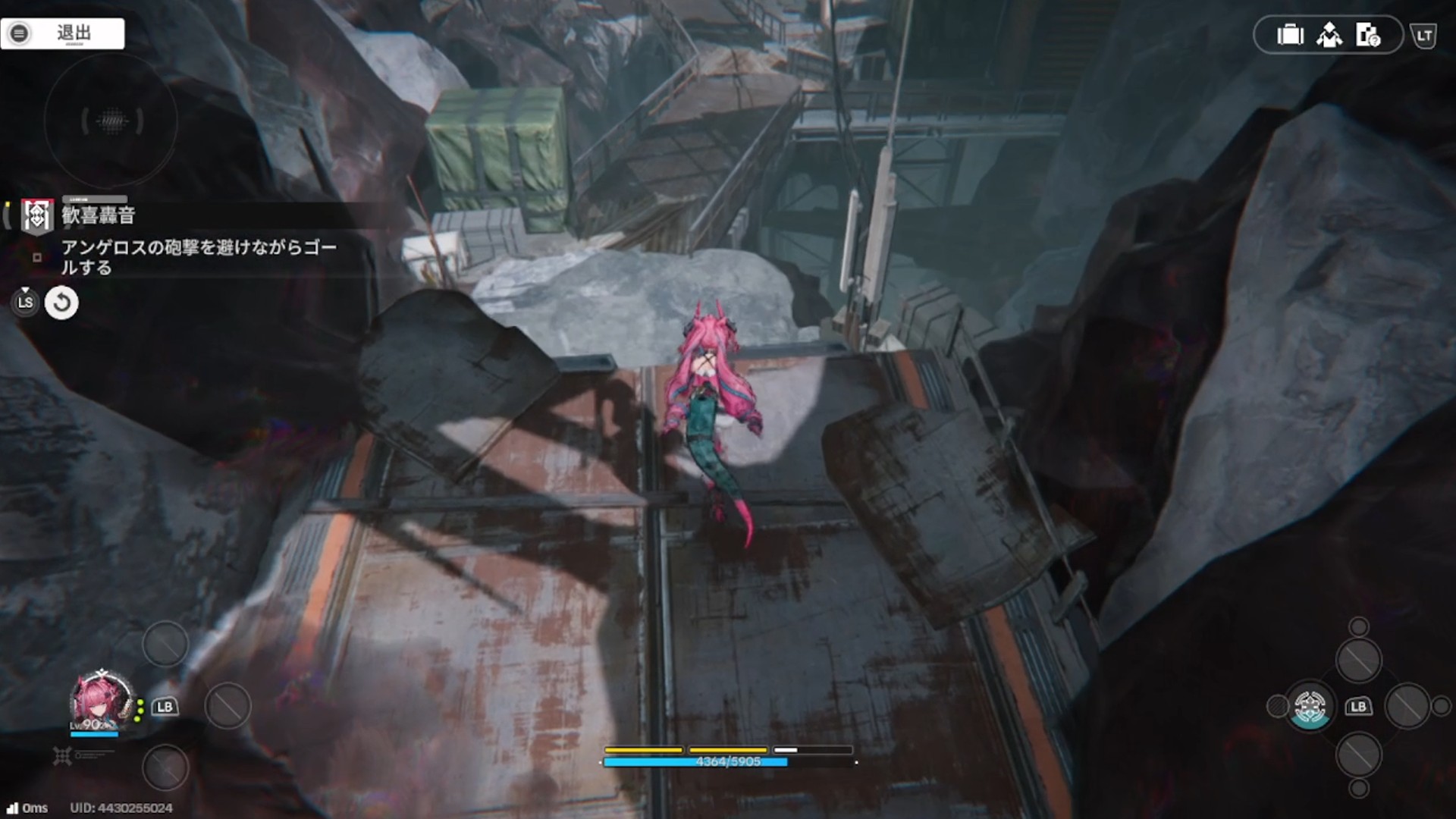Image resolution: width=1456 pixels, height=819 pixels.
Task: Open the briefcase inventory icon
Action: pos(1289,35)
